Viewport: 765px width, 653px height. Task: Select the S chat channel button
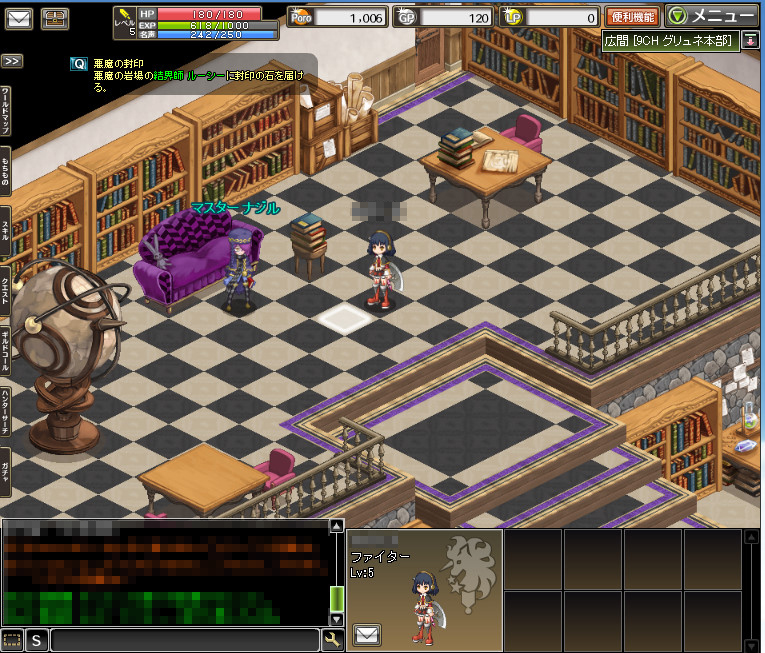pos(37,640)
